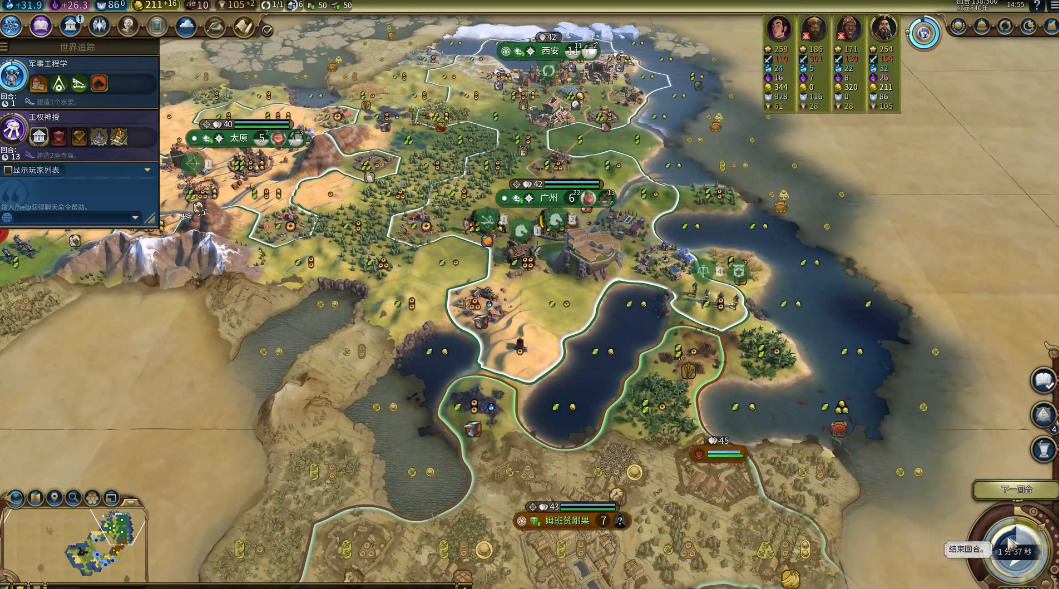Image resolution: width=1059 pixels, height=589 pixels.
Task: Click the 太原 city banner
Action: [238, 138]
